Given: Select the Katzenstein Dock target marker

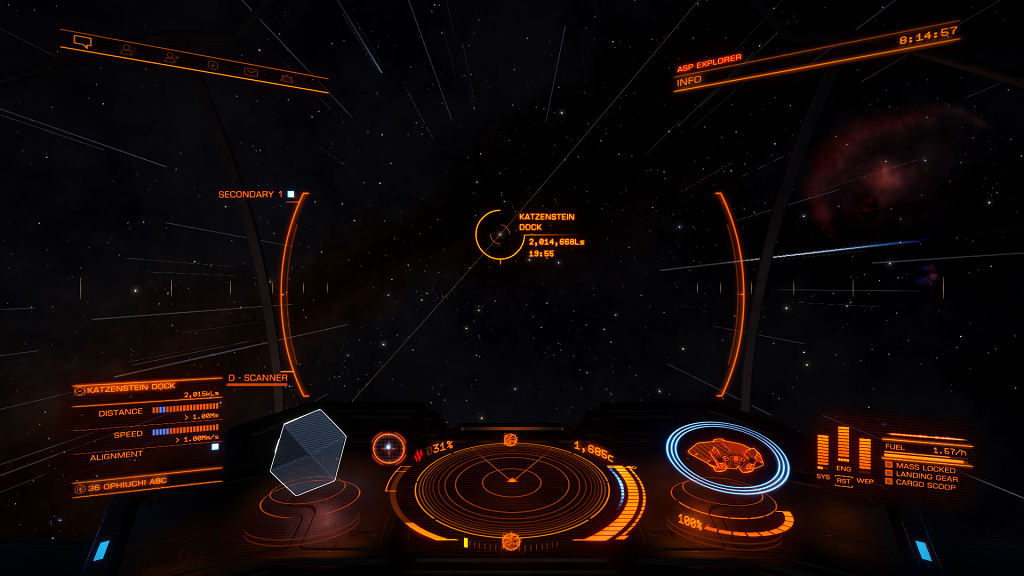Looking at the screenshot, I should 493,235.
